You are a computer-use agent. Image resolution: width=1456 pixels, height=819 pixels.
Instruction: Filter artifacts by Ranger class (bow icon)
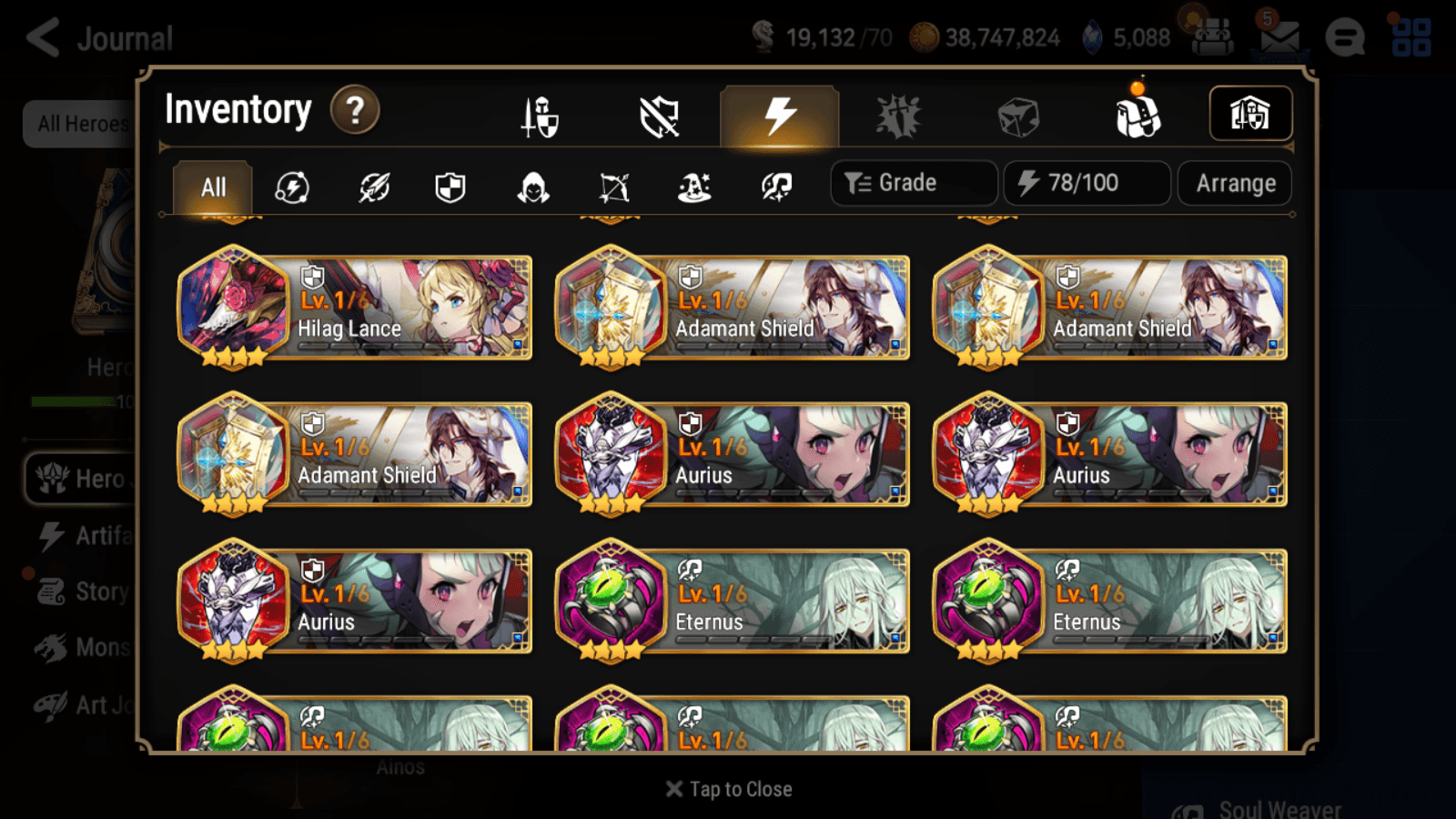coord(612,187)
